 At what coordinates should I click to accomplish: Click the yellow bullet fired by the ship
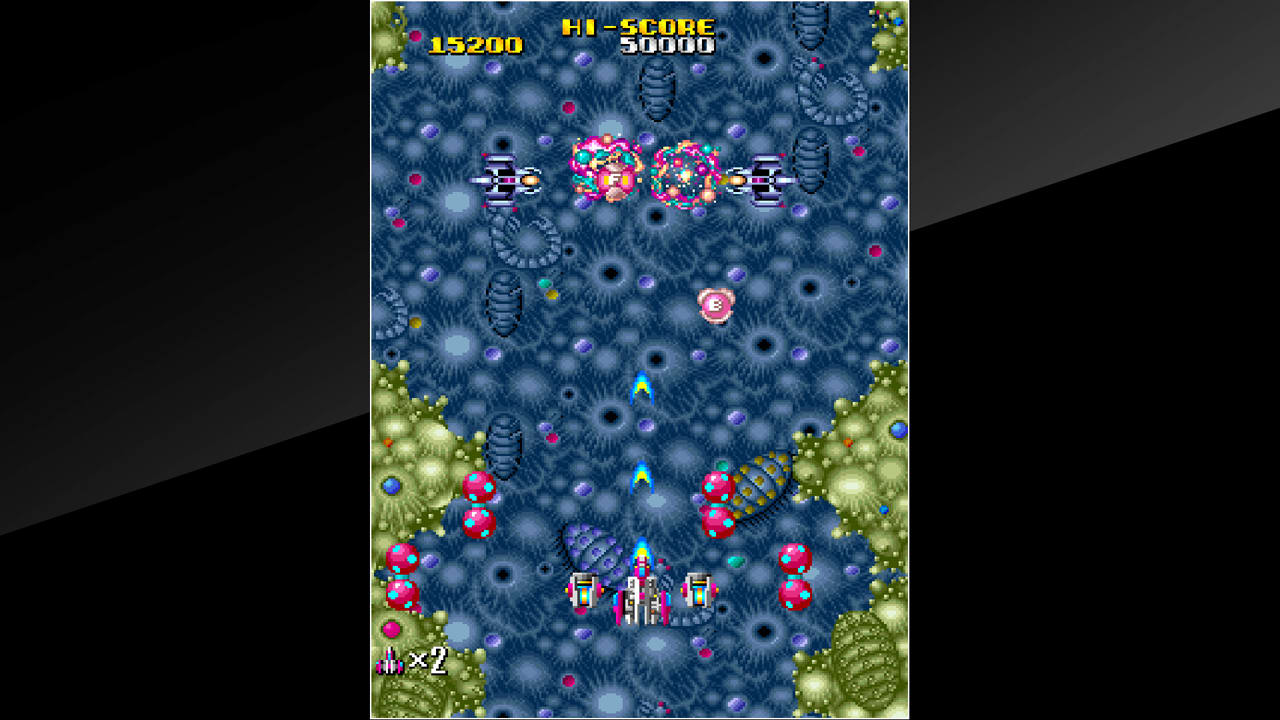[642, 390]
